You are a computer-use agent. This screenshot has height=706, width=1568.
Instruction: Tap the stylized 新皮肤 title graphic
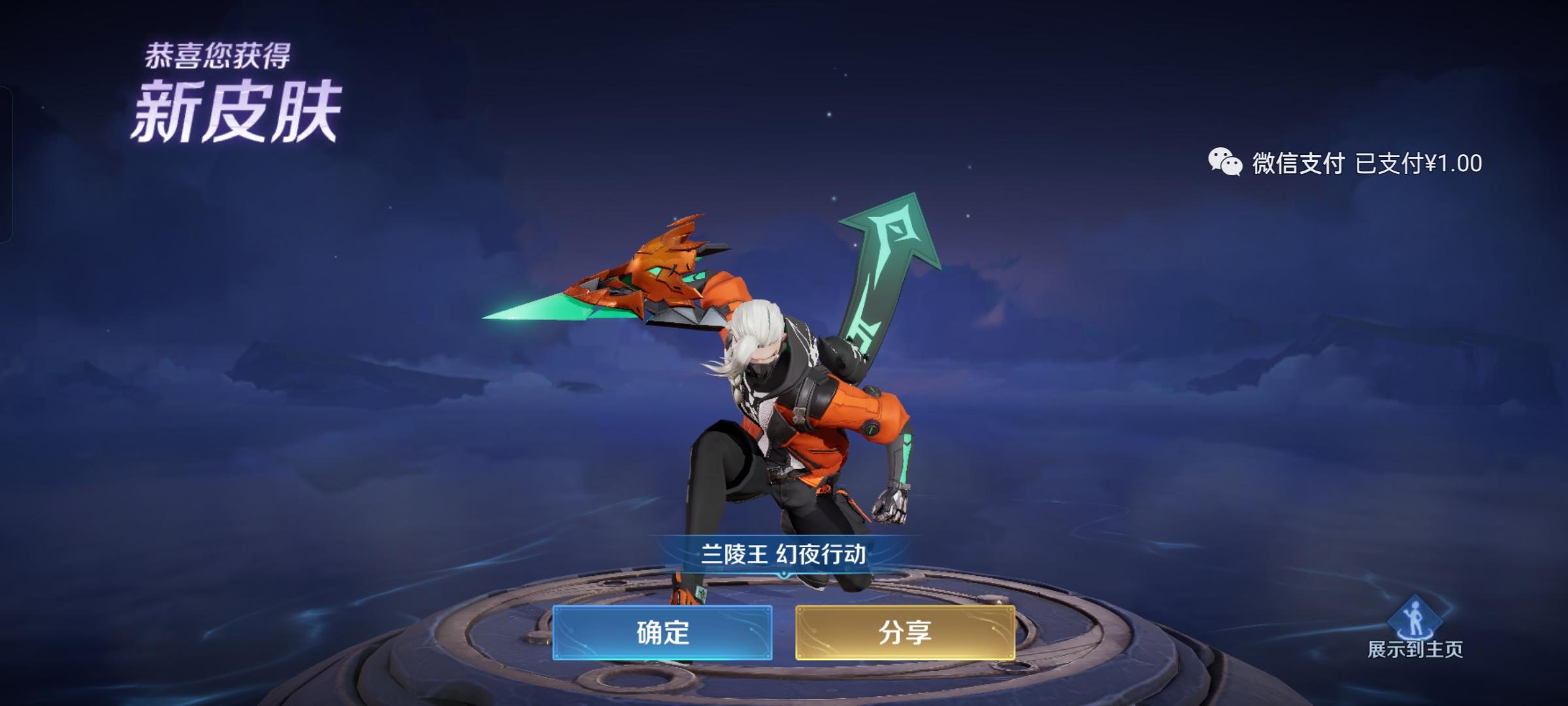click(238, 107)
